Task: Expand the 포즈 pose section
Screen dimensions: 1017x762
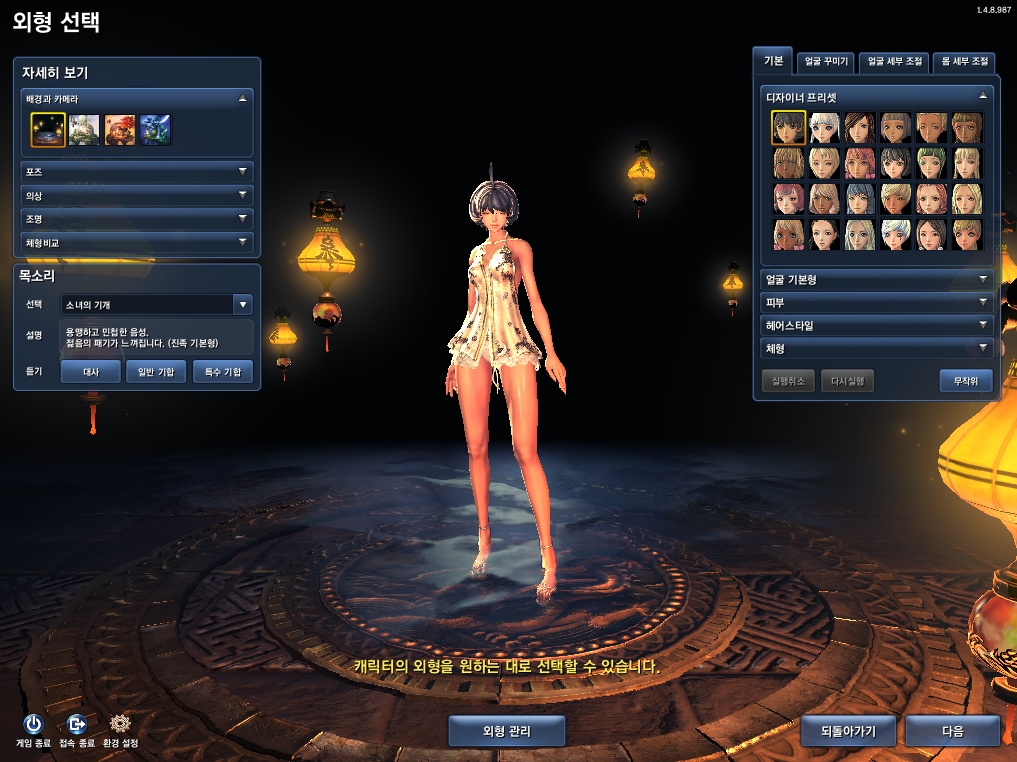Action: click(x=137, y=172)
